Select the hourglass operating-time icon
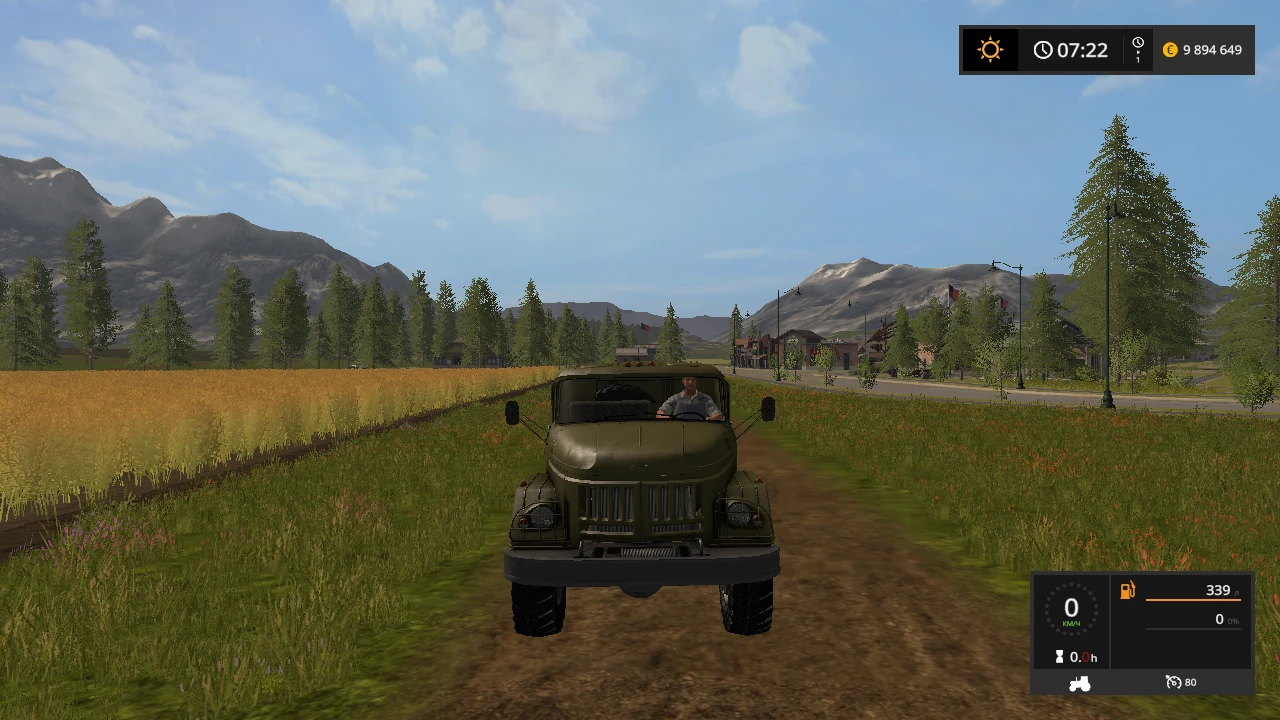The height and width of the screenshot is (720, 1280). [1060, 657]
